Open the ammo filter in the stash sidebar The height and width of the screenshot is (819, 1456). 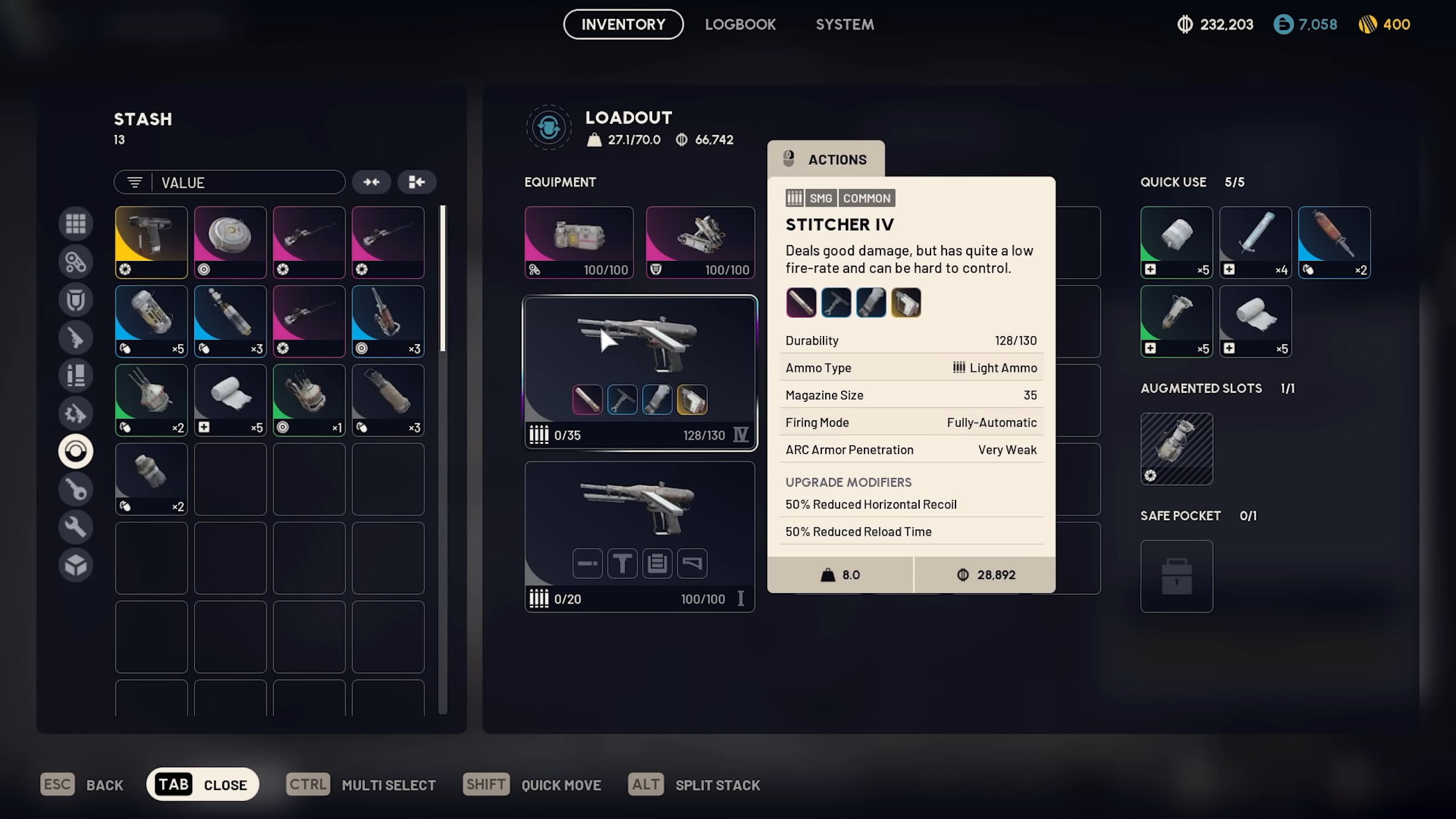coord(76,262)
